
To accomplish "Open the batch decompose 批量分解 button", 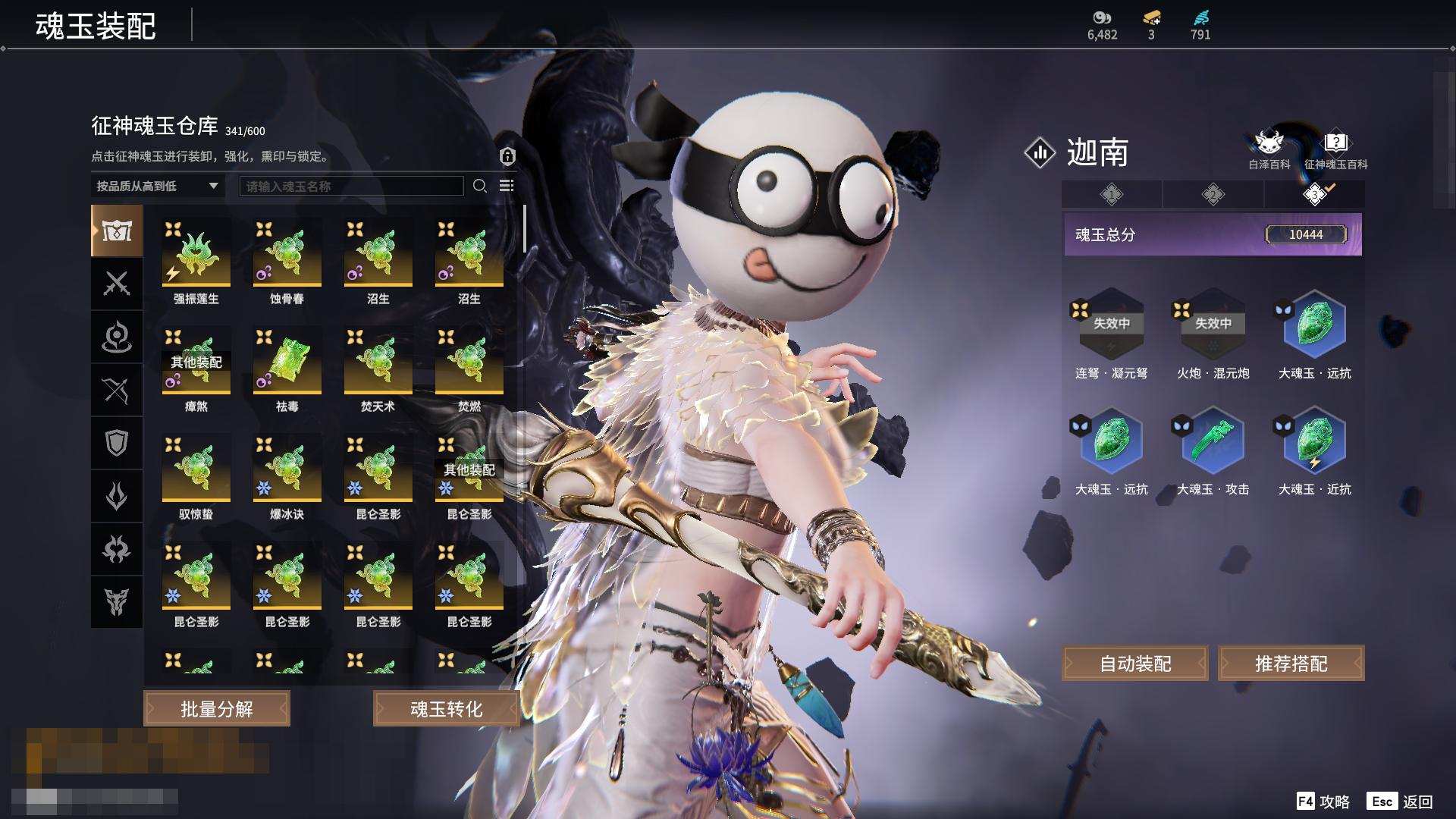I will click(x=217, y=709).
